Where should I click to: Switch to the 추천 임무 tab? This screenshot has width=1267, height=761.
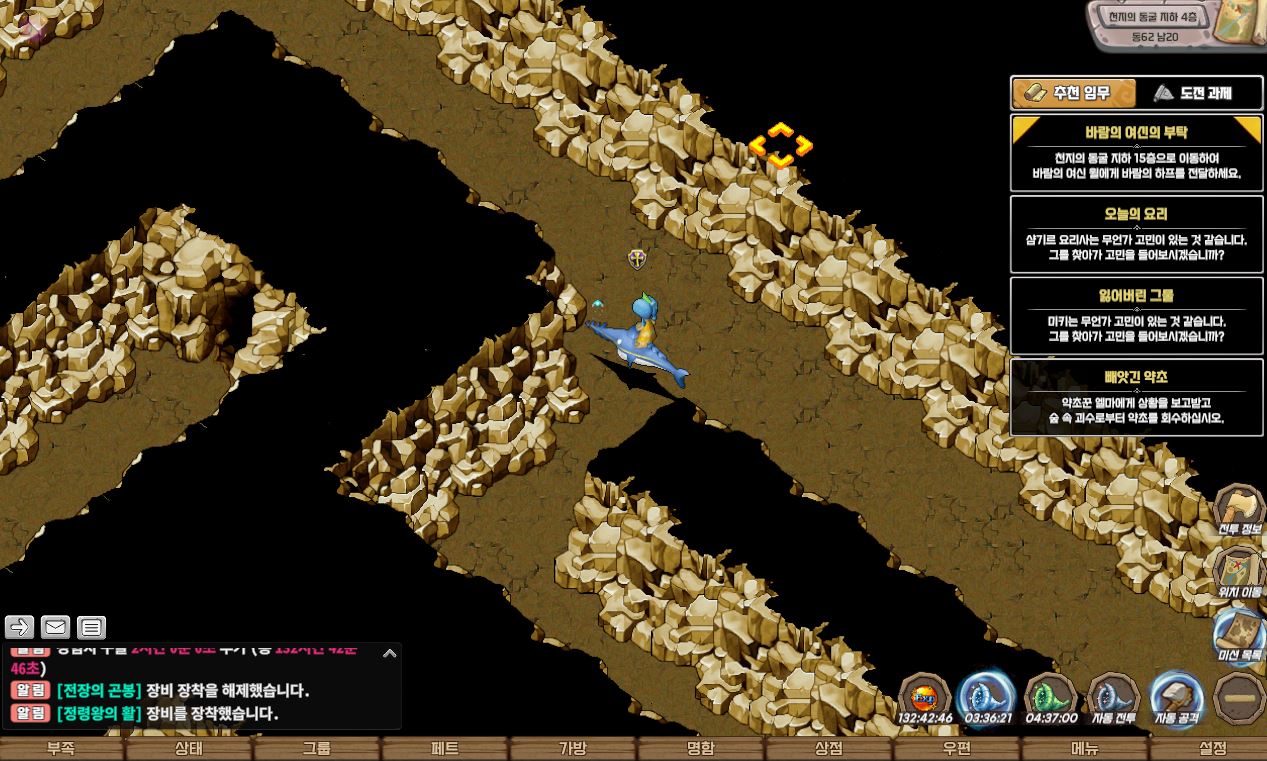click(x=1074, y=93)
